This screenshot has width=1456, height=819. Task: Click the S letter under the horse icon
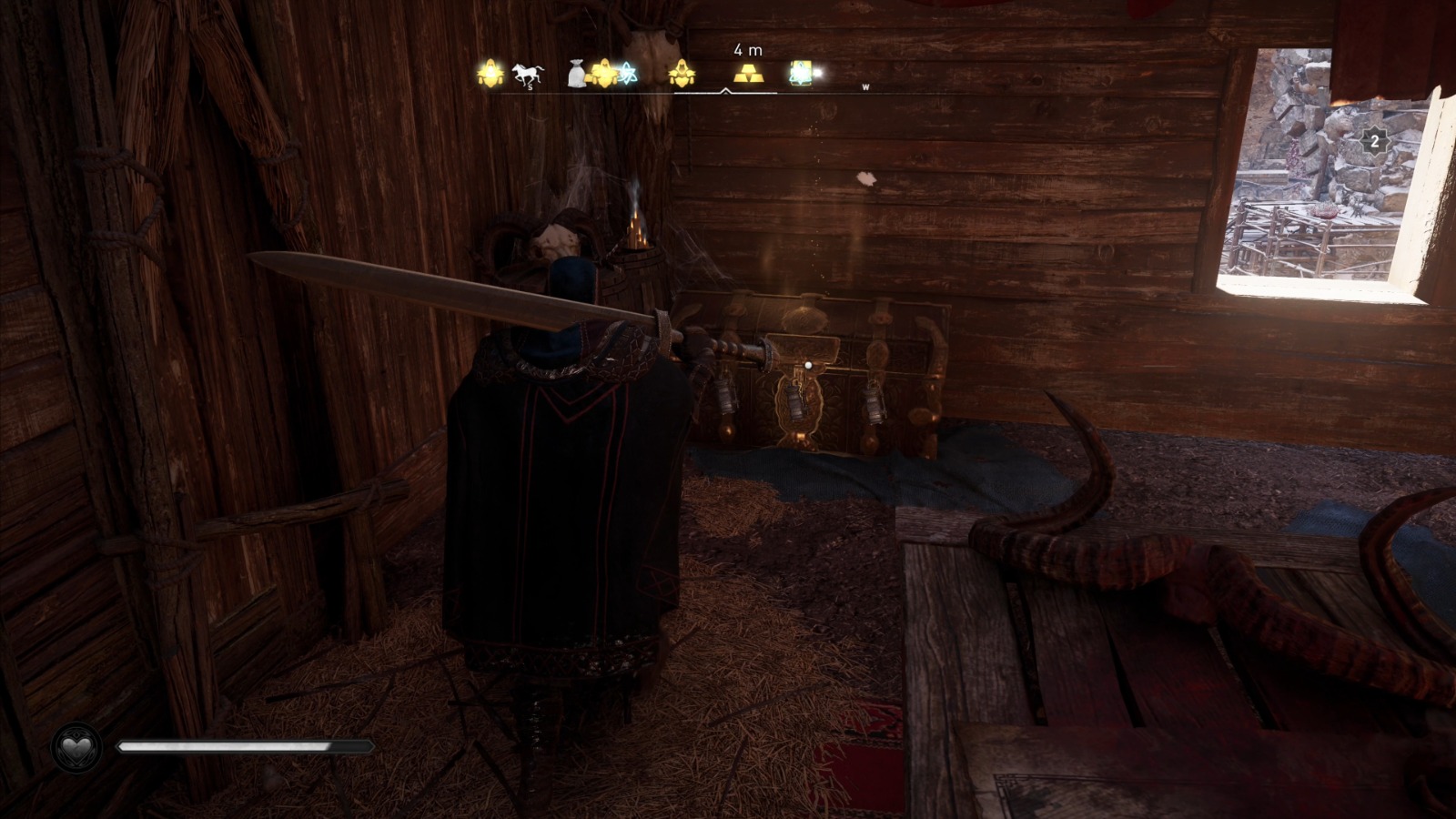pos(530,88)
